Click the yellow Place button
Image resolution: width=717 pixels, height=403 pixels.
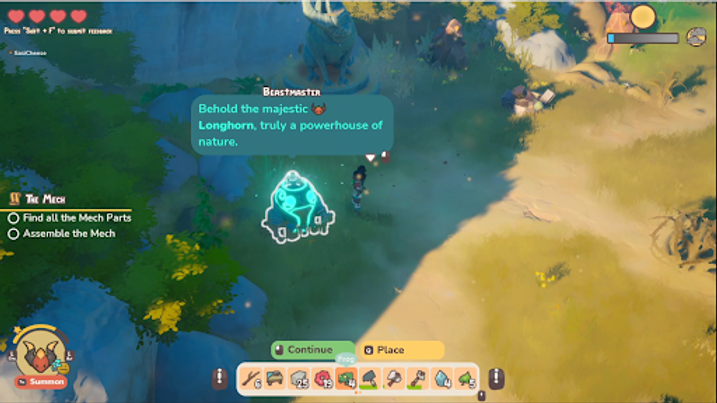pyautogui.click(x=398, y=350)
